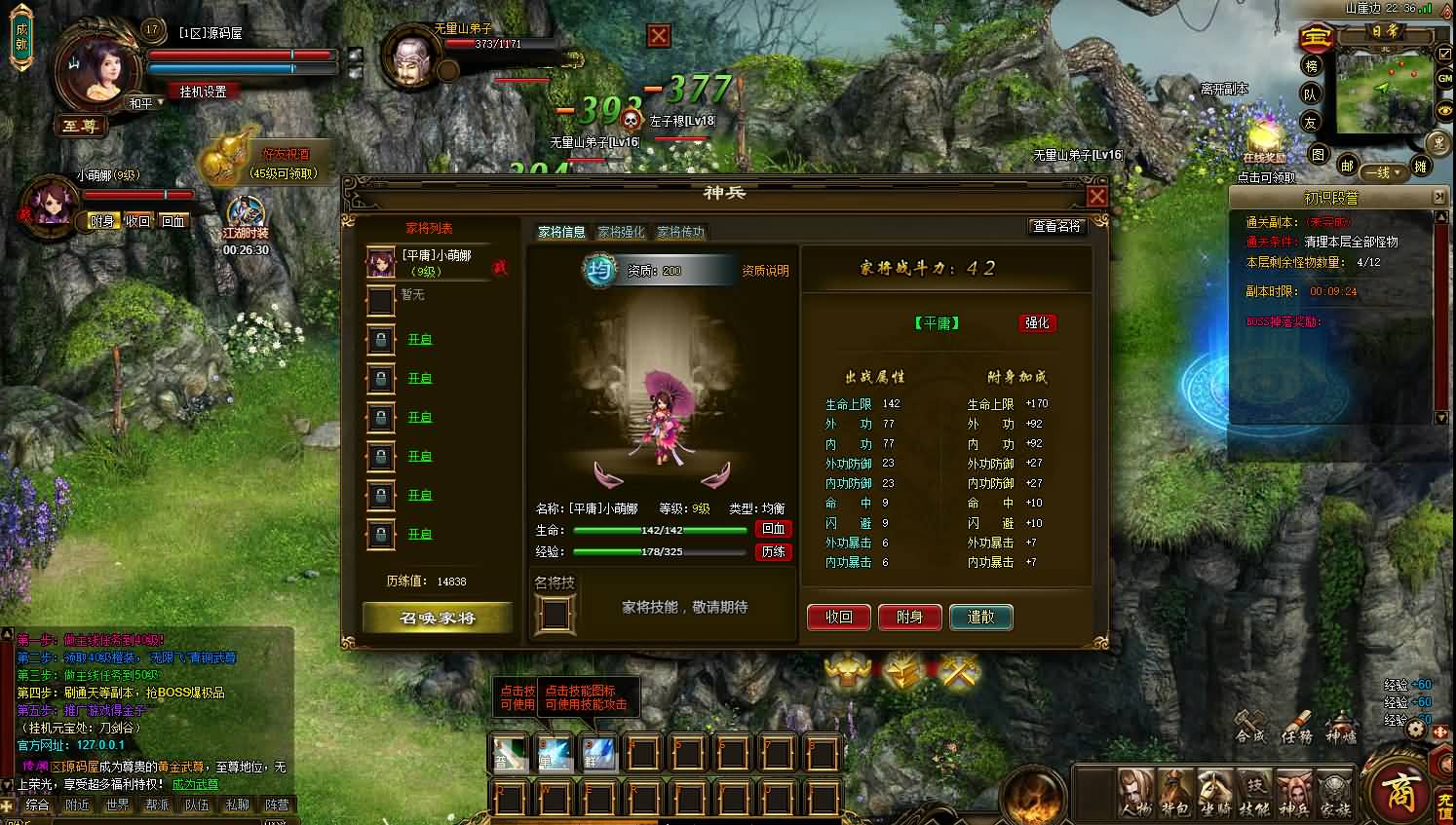Click the 收回 button in the panel footer
This screenshot has width=1456, height=825.
tap(838, 617)
